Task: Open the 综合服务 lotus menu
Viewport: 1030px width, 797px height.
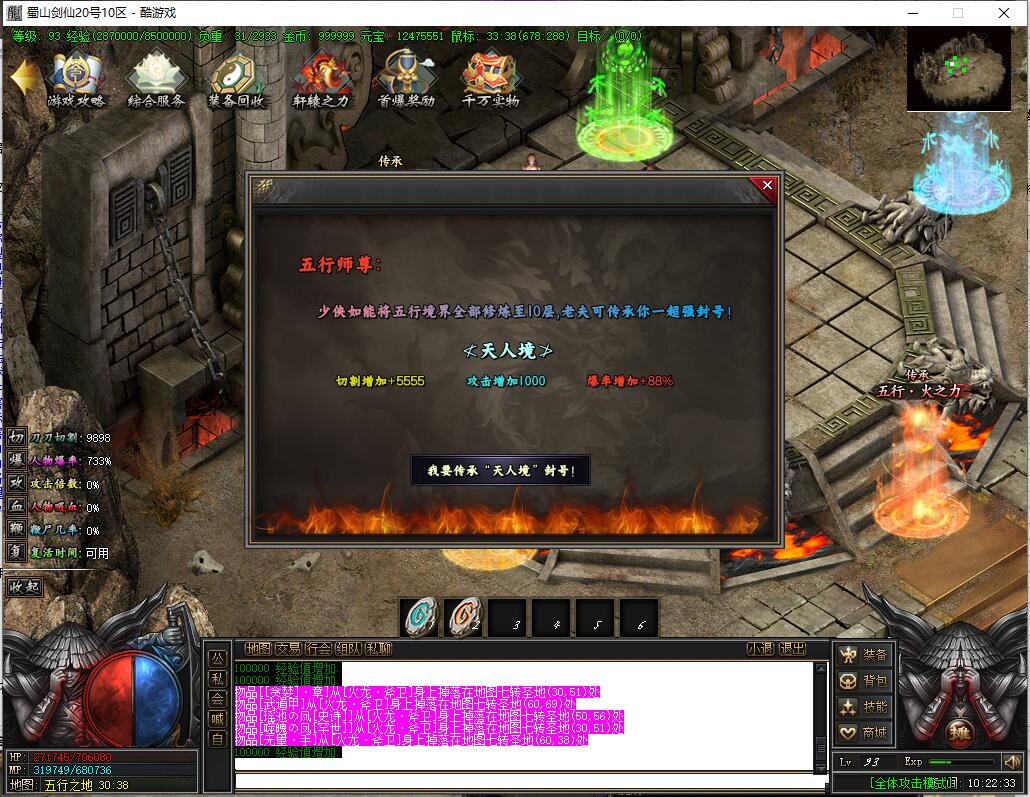Action: point(156,80)
